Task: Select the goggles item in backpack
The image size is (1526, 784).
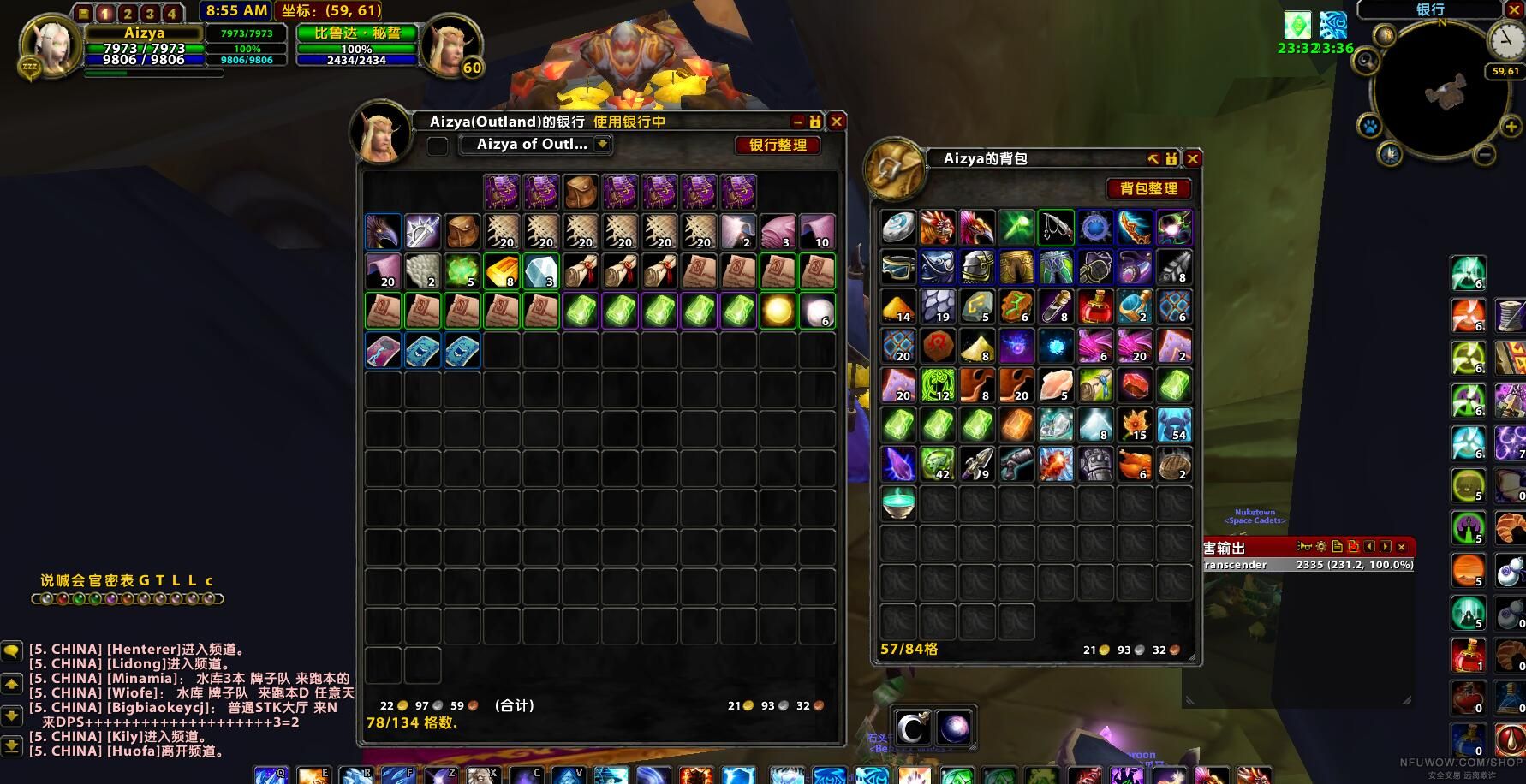Action: click(x=898, y=267)
